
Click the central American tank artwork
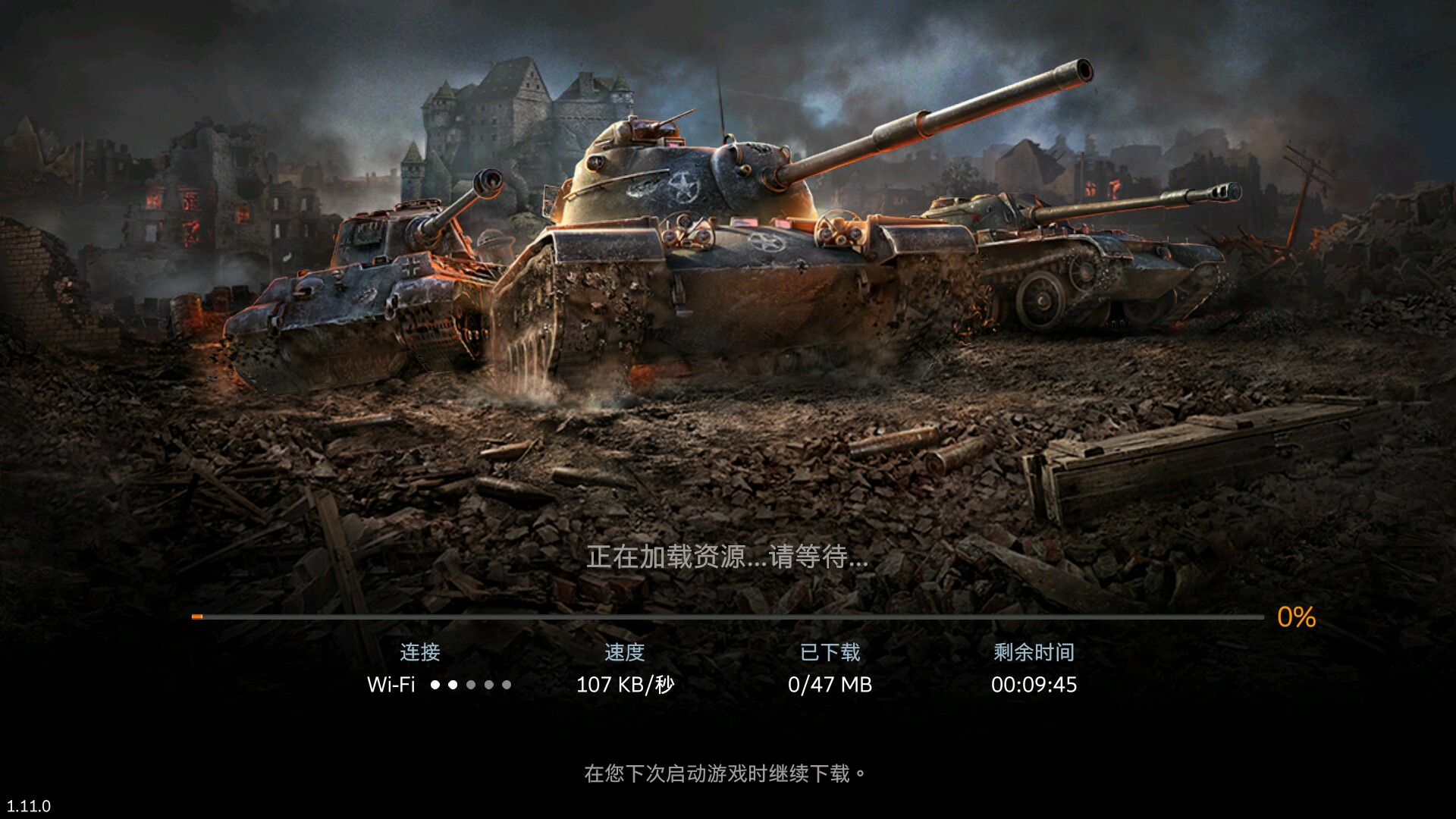click(x=713, y=250)
